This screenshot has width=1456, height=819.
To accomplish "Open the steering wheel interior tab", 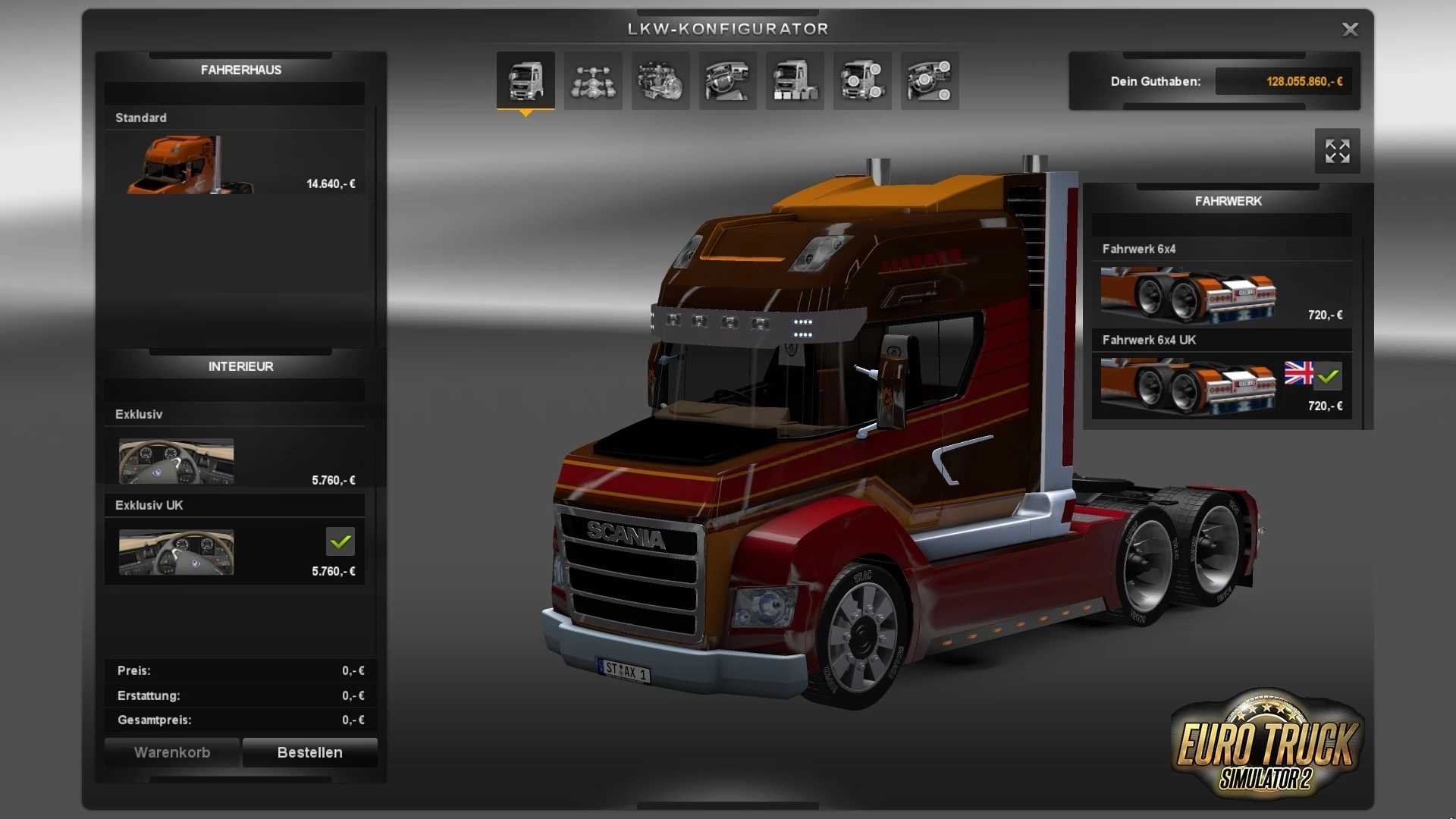I will pos(727,81).
